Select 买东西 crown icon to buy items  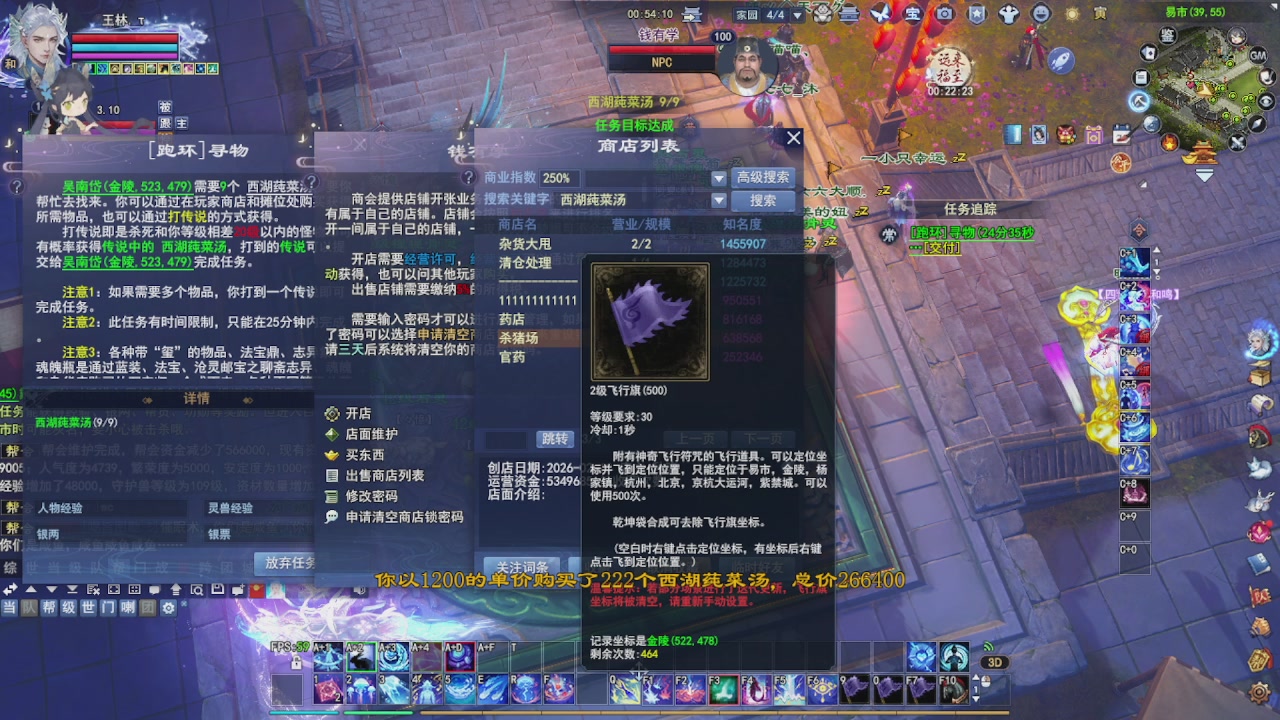click(332, 455)
